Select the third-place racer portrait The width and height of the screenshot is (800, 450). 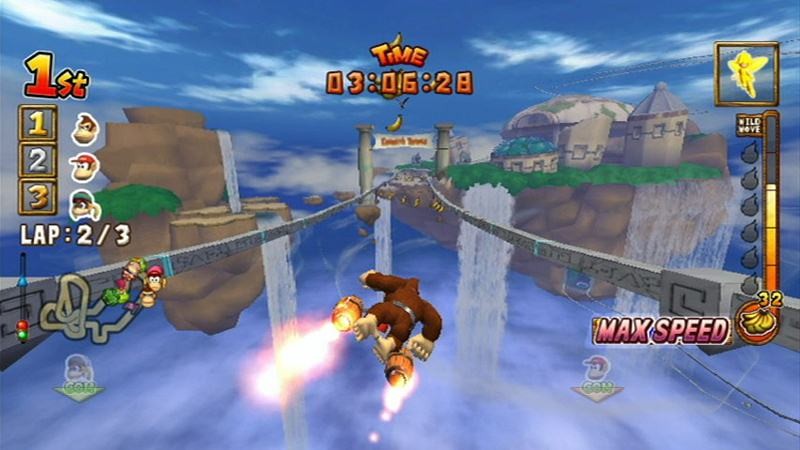[x=85, y=201]
